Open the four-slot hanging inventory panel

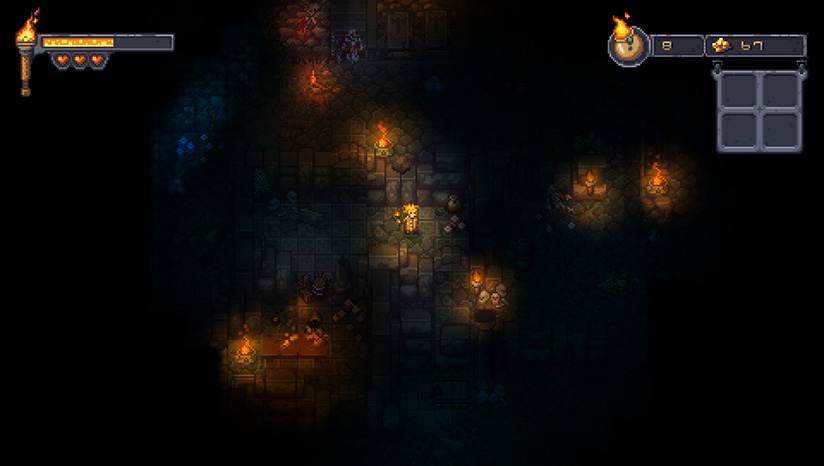pyautogui.click(x=759, y=110)
